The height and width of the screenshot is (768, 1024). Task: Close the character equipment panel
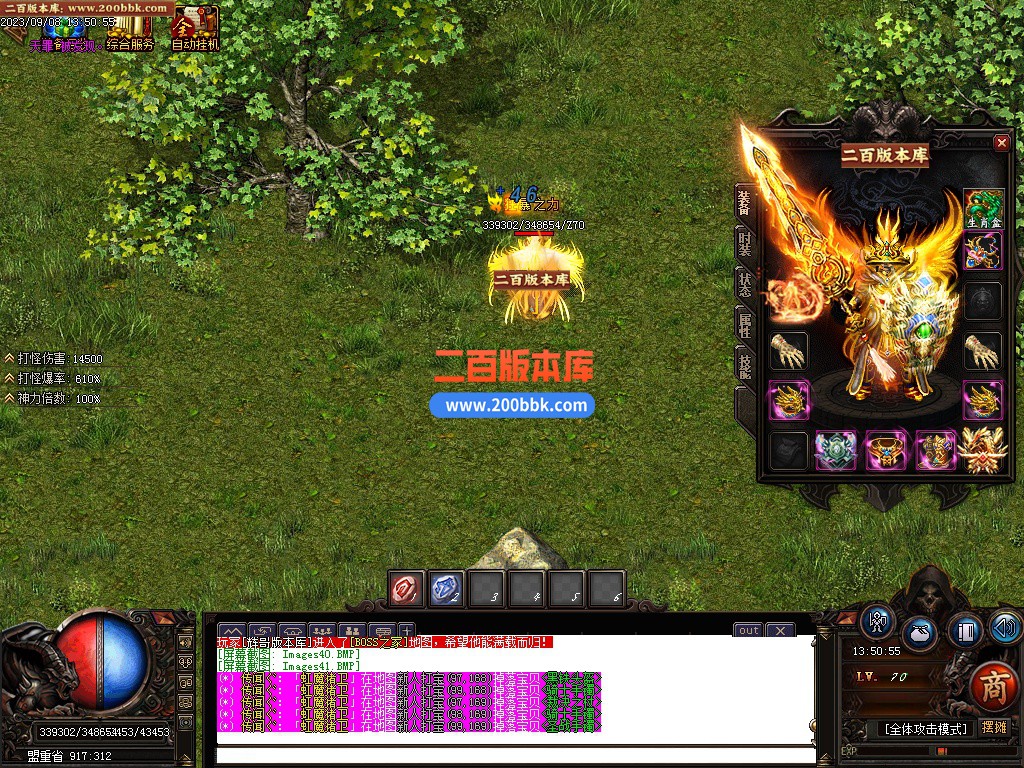tap(1001, 143)
